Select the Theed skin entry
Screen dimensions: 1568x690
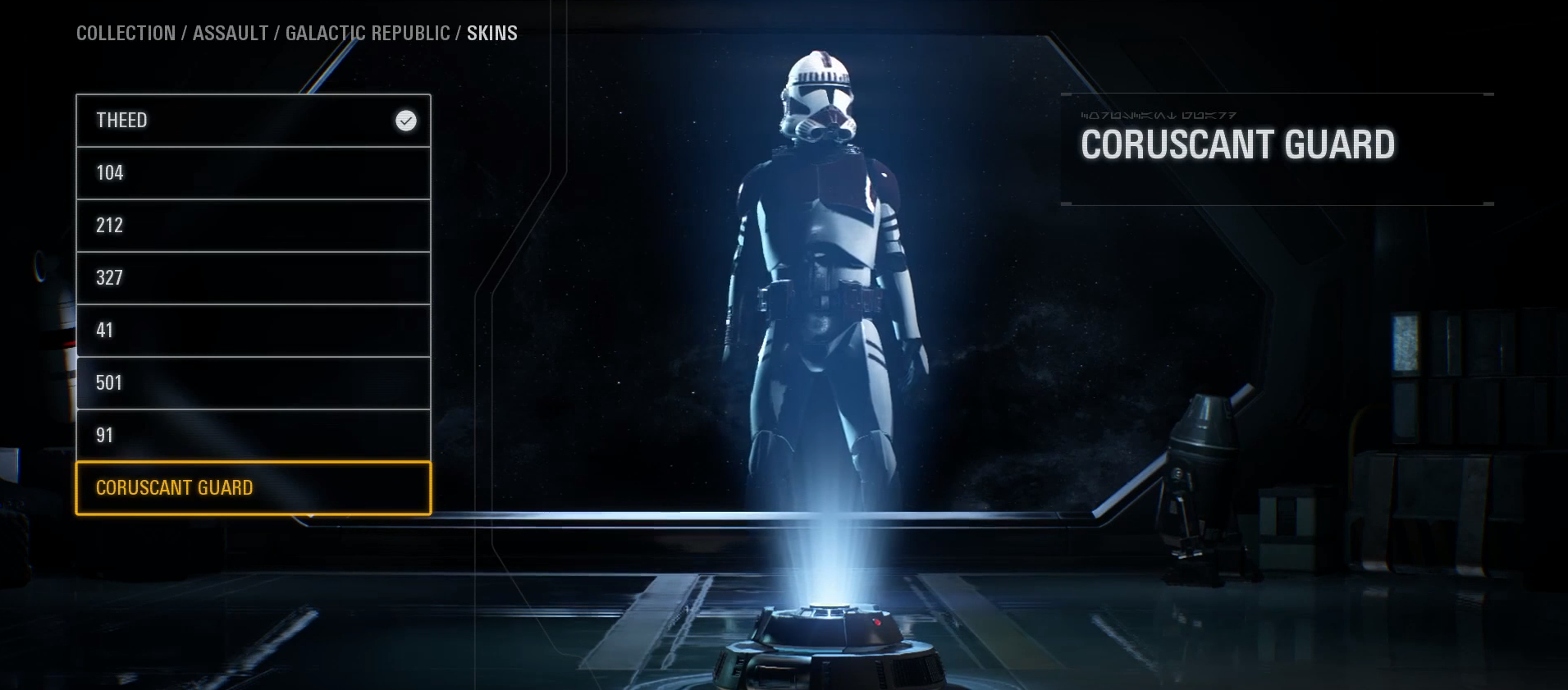253,121
